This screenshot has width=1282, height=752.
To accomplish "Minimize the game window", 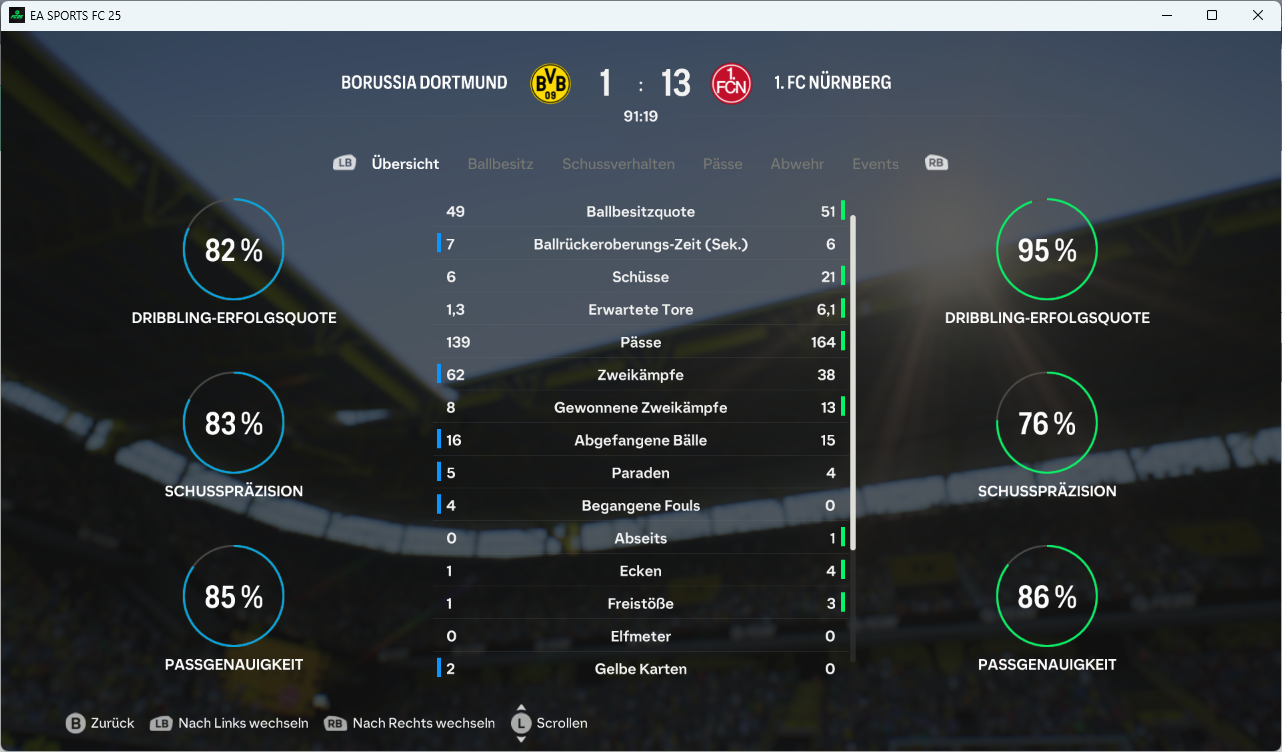I will [1166, 15].
